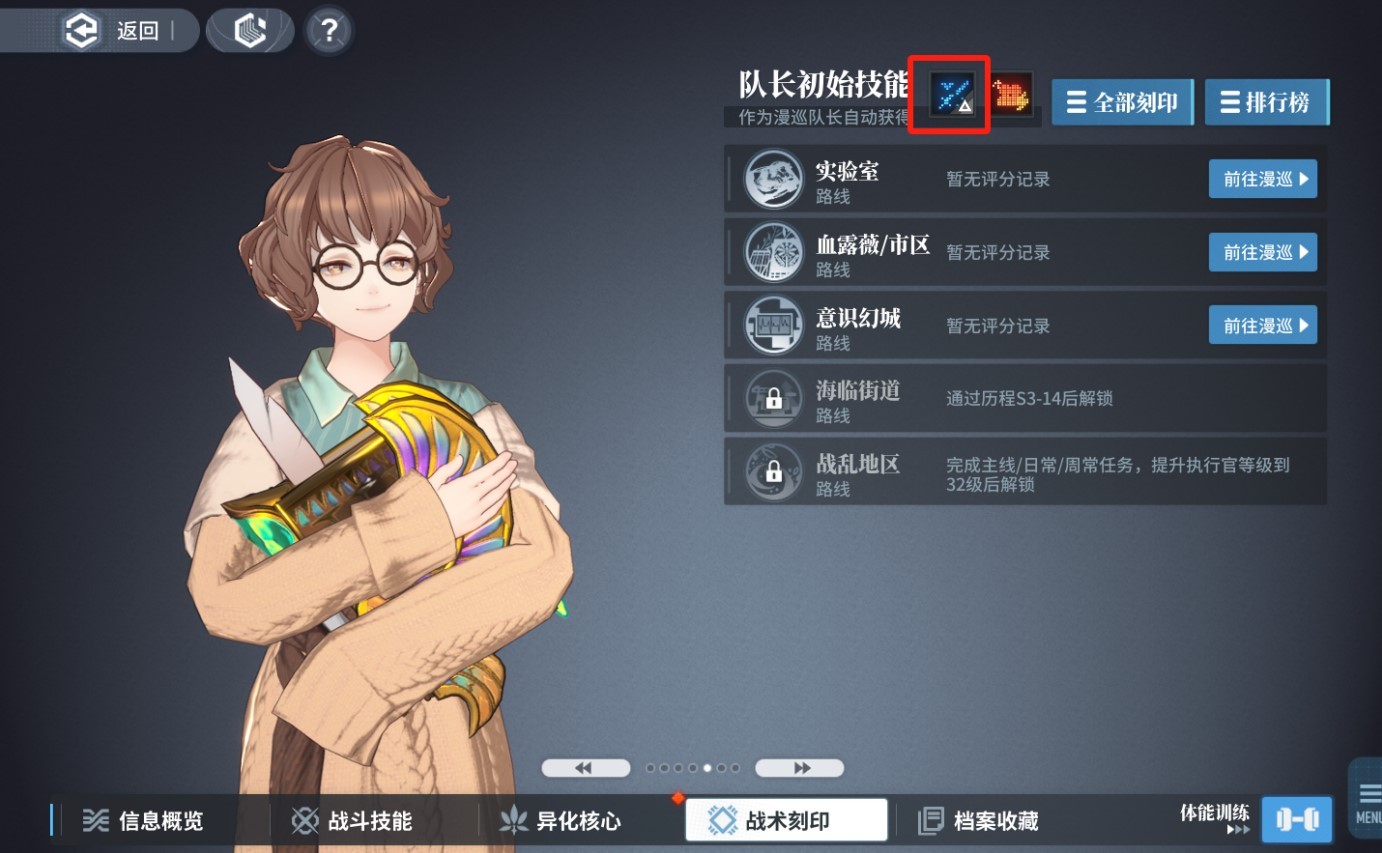1382x853 pixels.
Task: Switch to the 档案收藏 tab
Action: (991, 819)
